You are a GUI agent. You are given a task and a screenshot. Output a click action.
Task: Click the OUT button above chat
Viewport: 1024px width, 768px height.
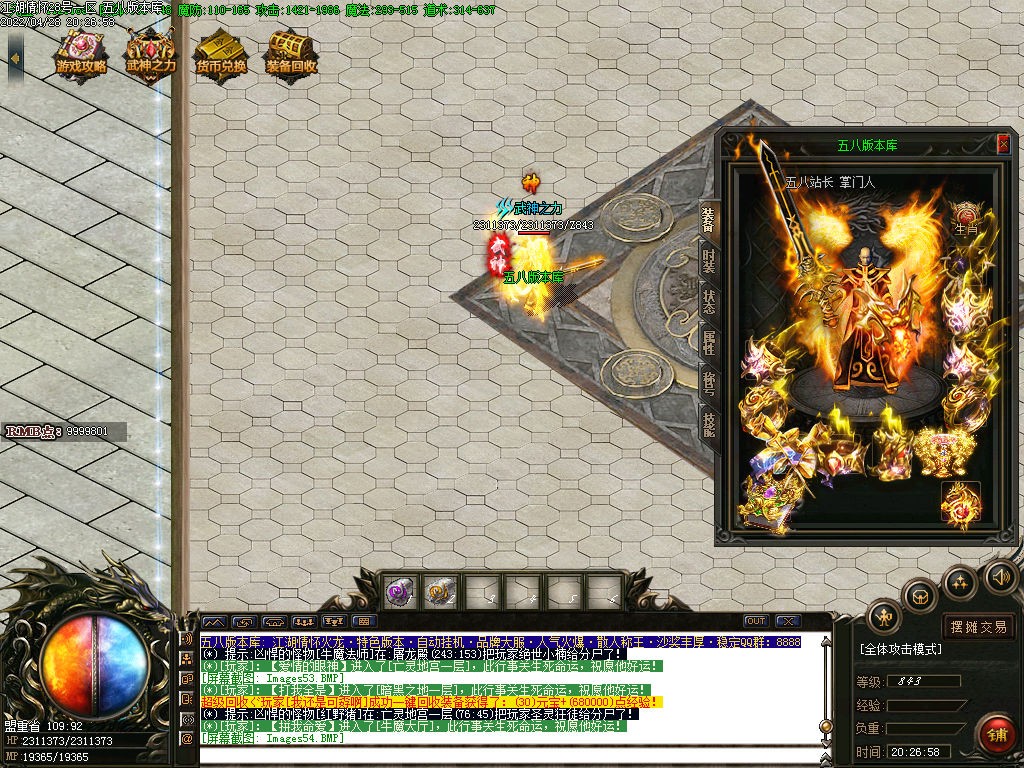756,621
